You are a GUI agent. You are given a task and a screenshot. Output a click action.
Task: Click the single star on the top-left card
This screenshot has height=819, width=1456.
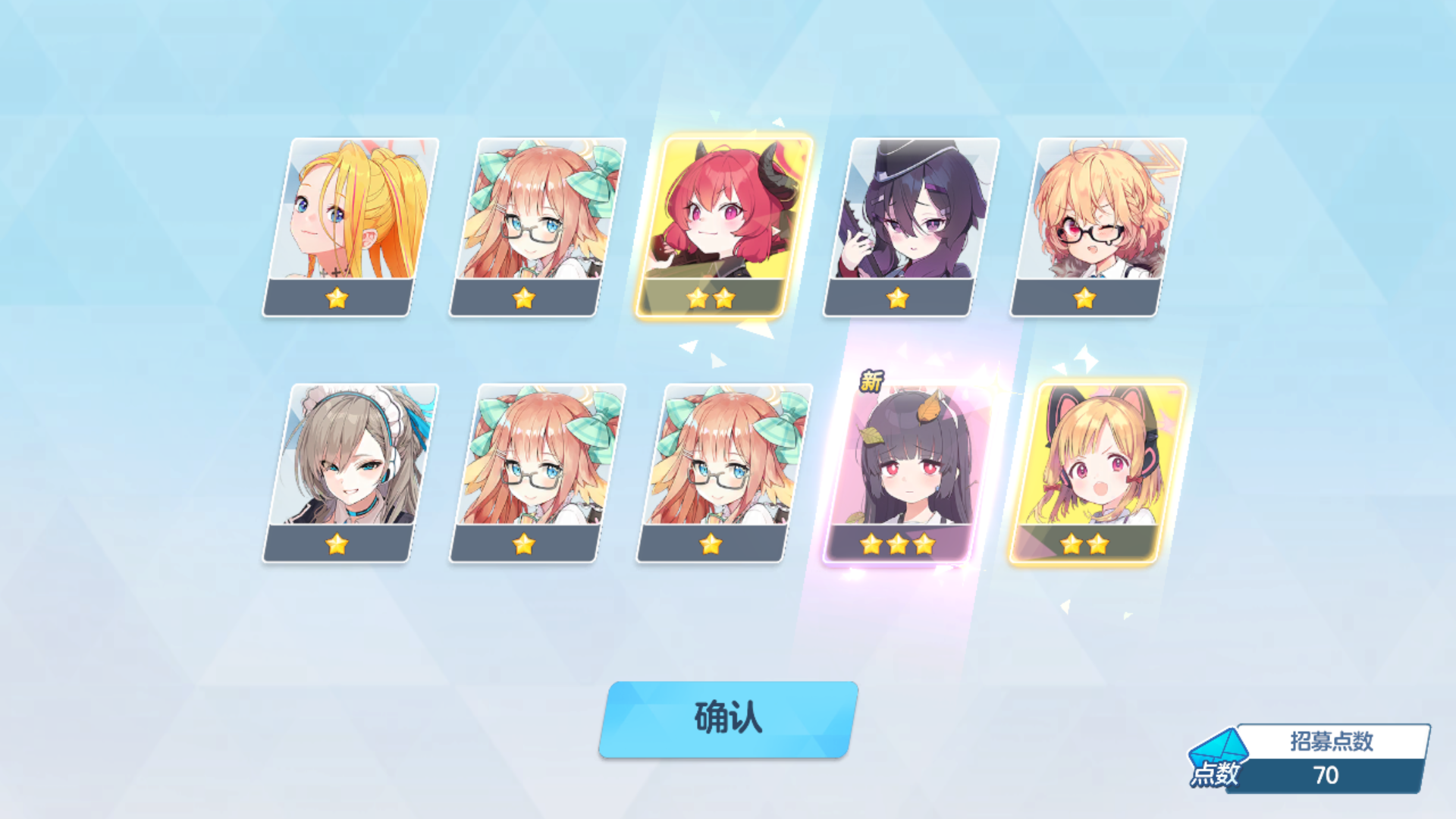tap(338, 297)
